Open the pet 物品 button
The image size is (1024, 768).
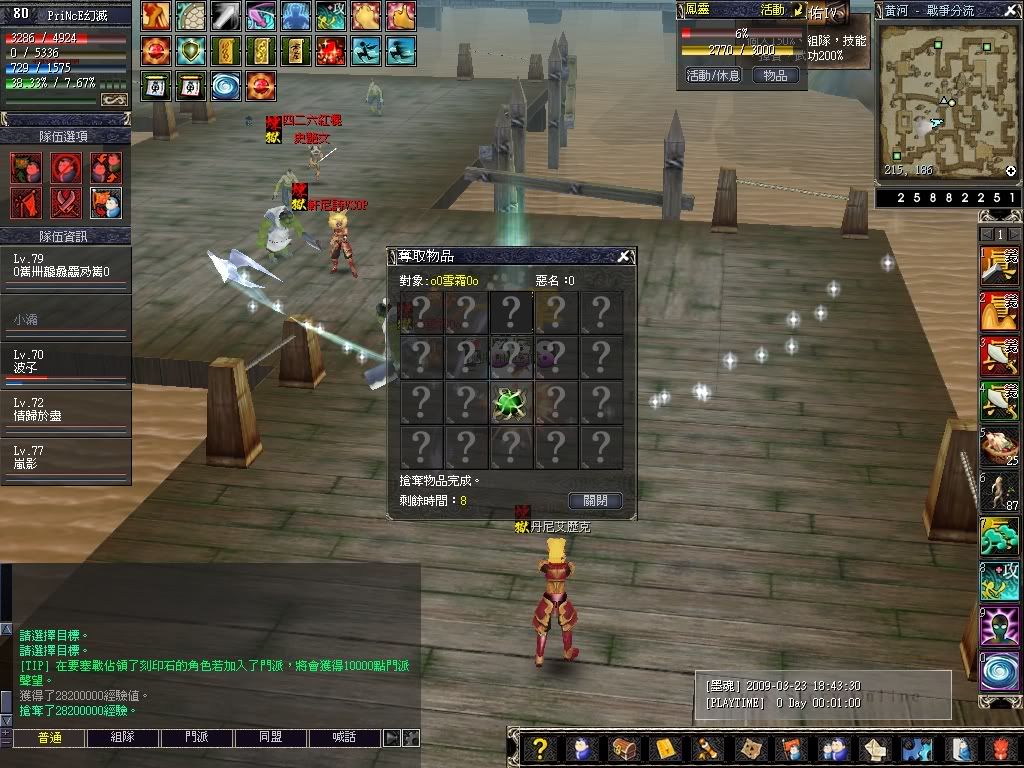775,75
